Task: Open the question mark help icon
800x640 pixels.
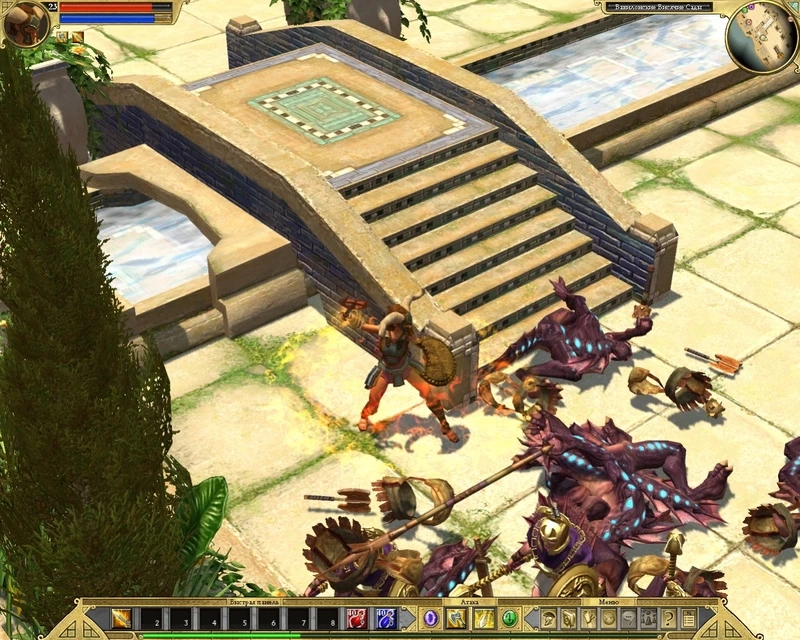Action: pyautogui.click(x=668, y=618)
